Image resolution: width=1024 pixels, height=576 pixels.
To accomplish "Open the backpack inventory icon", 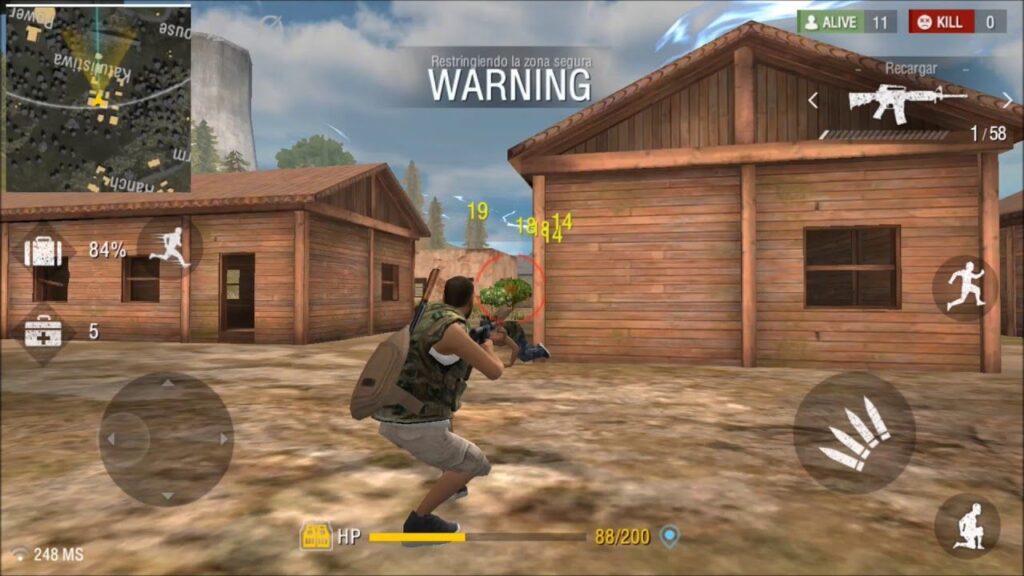I will coord(43,251).
